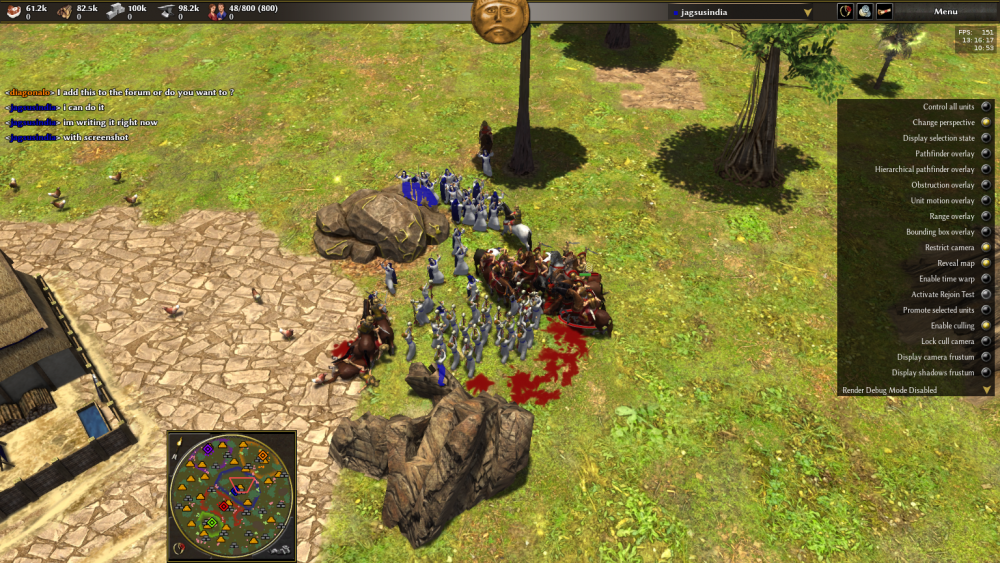
Task: Open the barter and trade coins icon
Action: 865,11
